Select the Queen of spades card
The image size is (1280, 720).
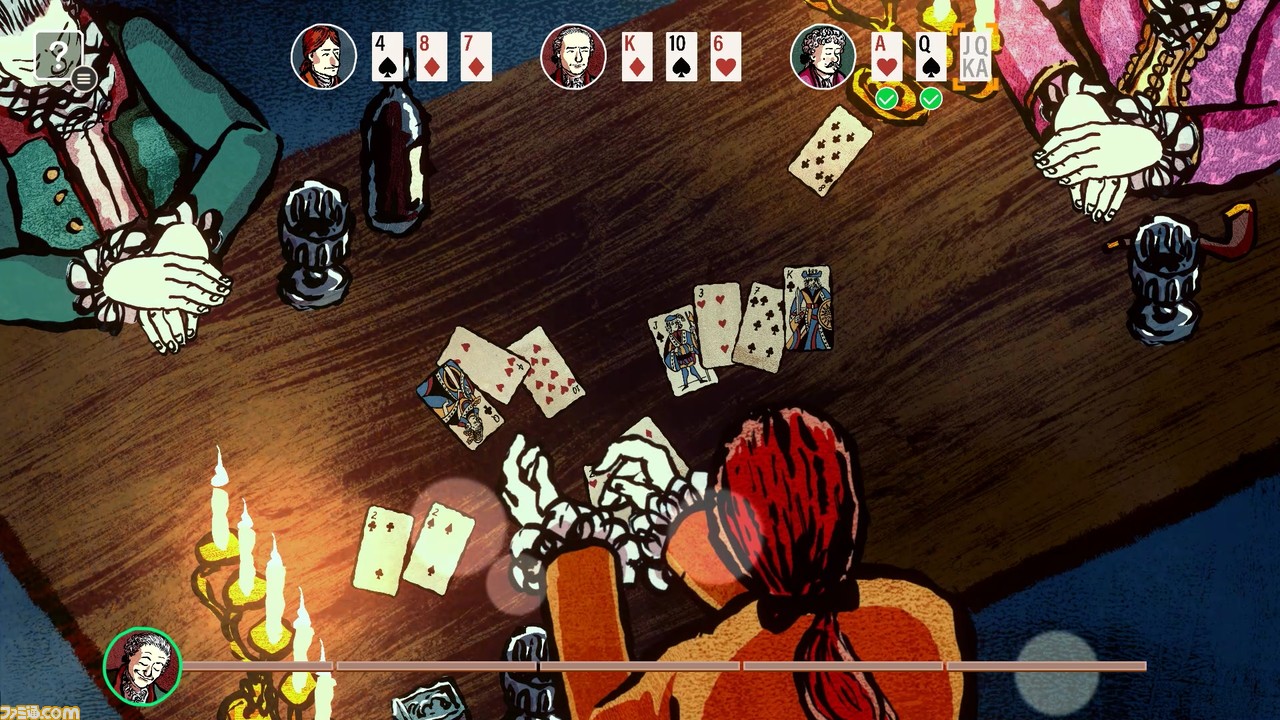click(931, 57)
